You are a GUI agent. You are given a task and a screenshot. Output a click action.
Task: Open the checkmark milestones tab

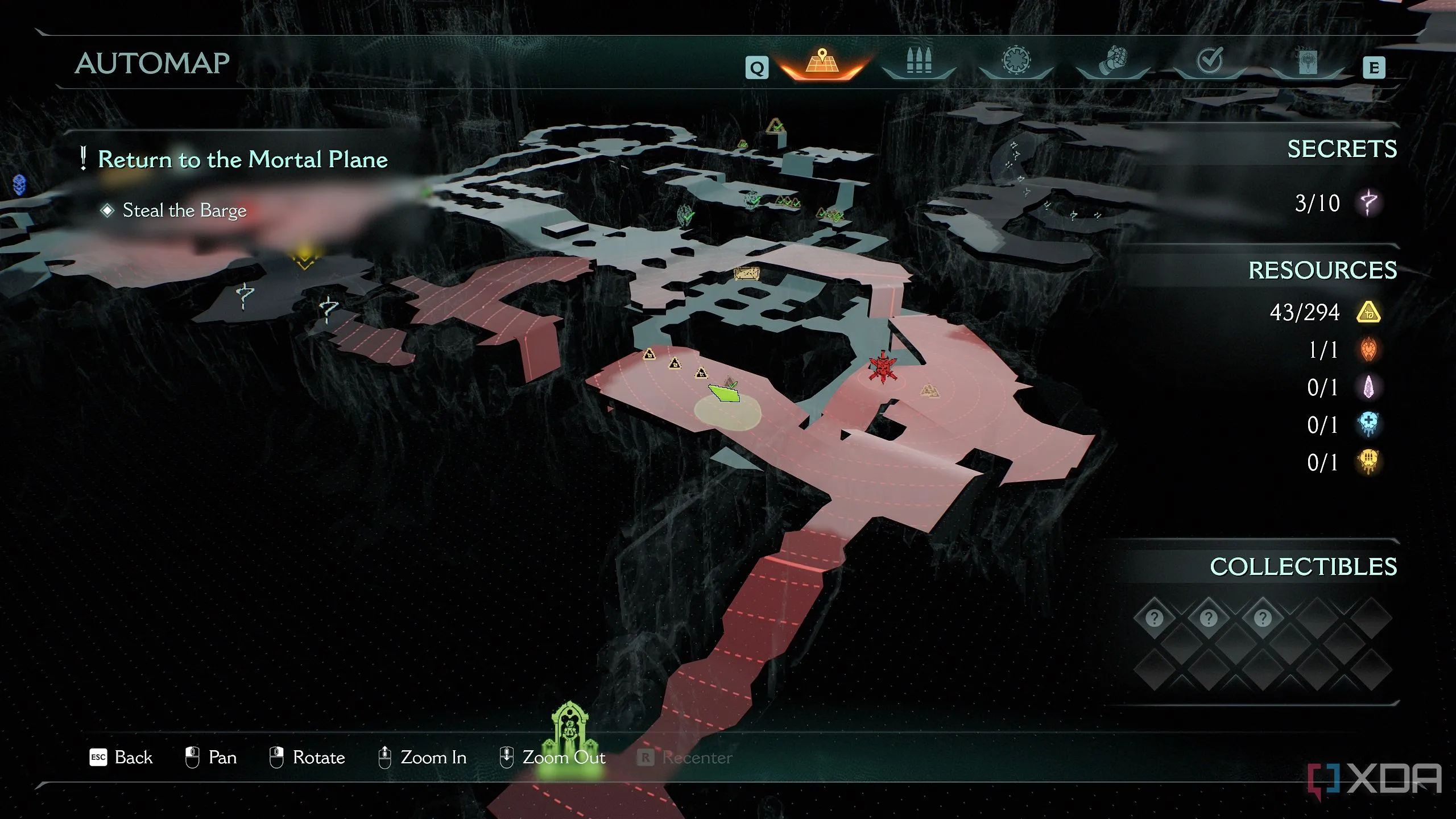click(1210, 62)
